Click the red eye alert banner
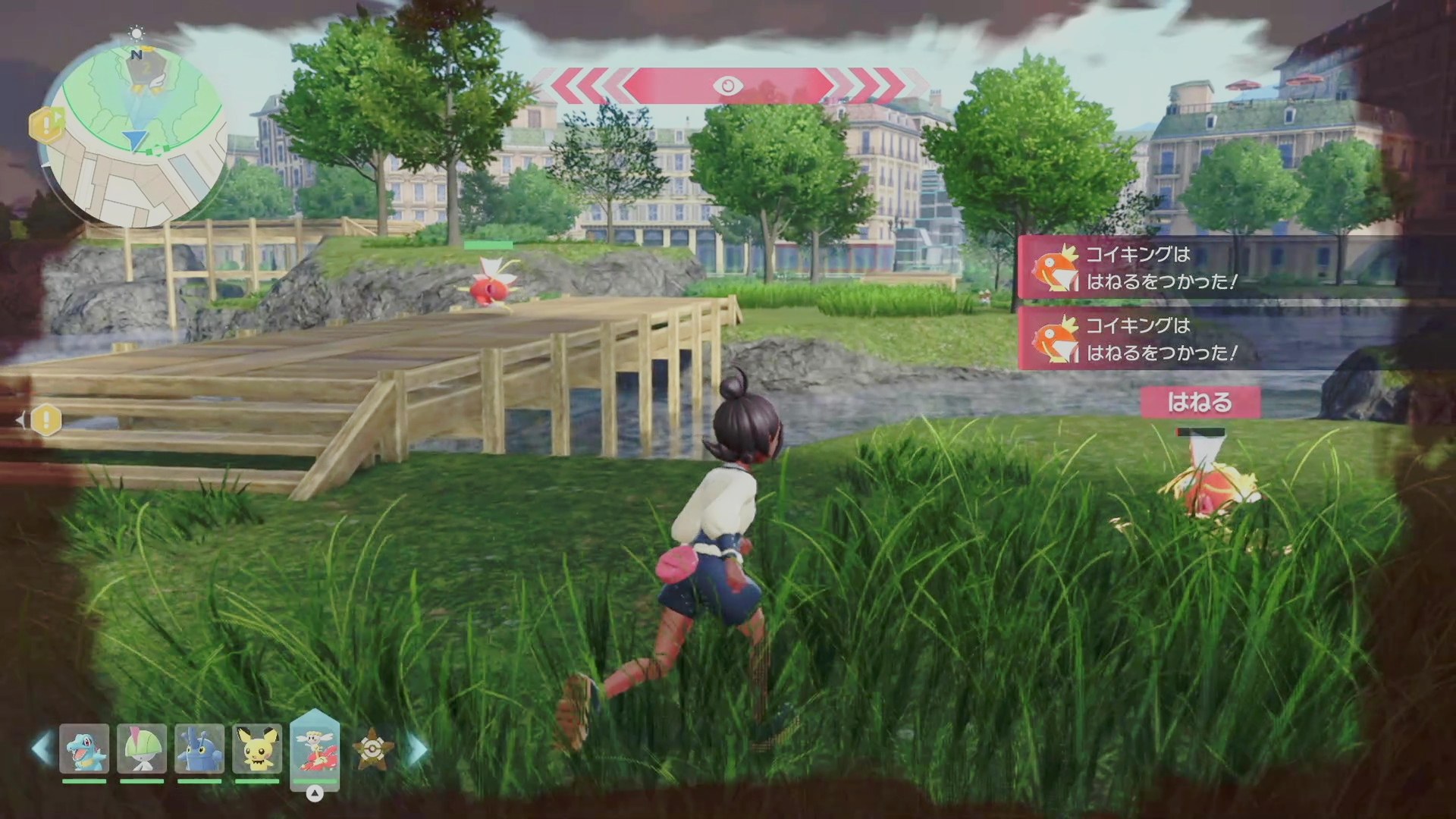This screenshot has height=819, width=1456. point(728,86)
